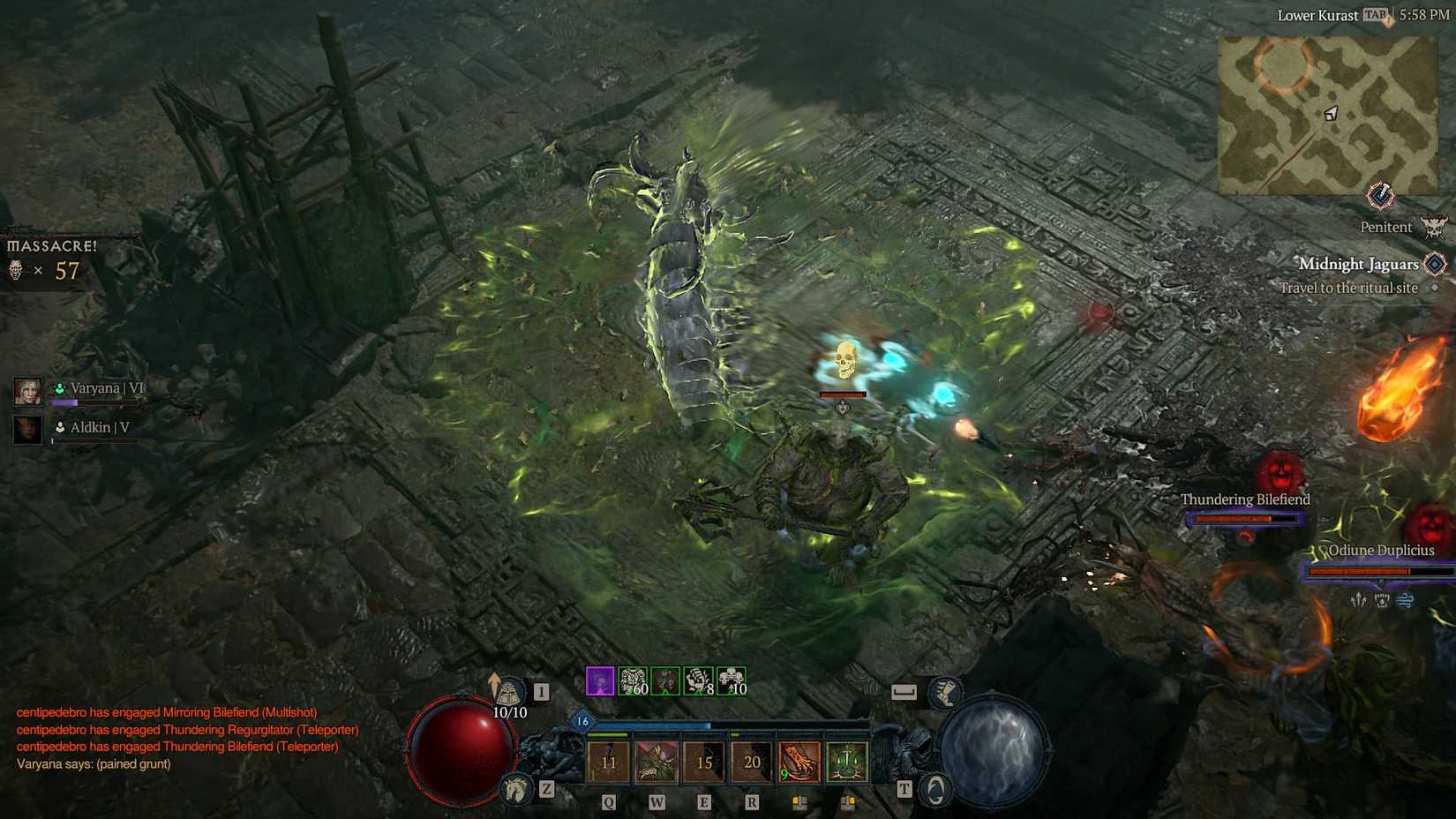
Task: Click the player arrow on the minimap
Action: point(1331,115)
